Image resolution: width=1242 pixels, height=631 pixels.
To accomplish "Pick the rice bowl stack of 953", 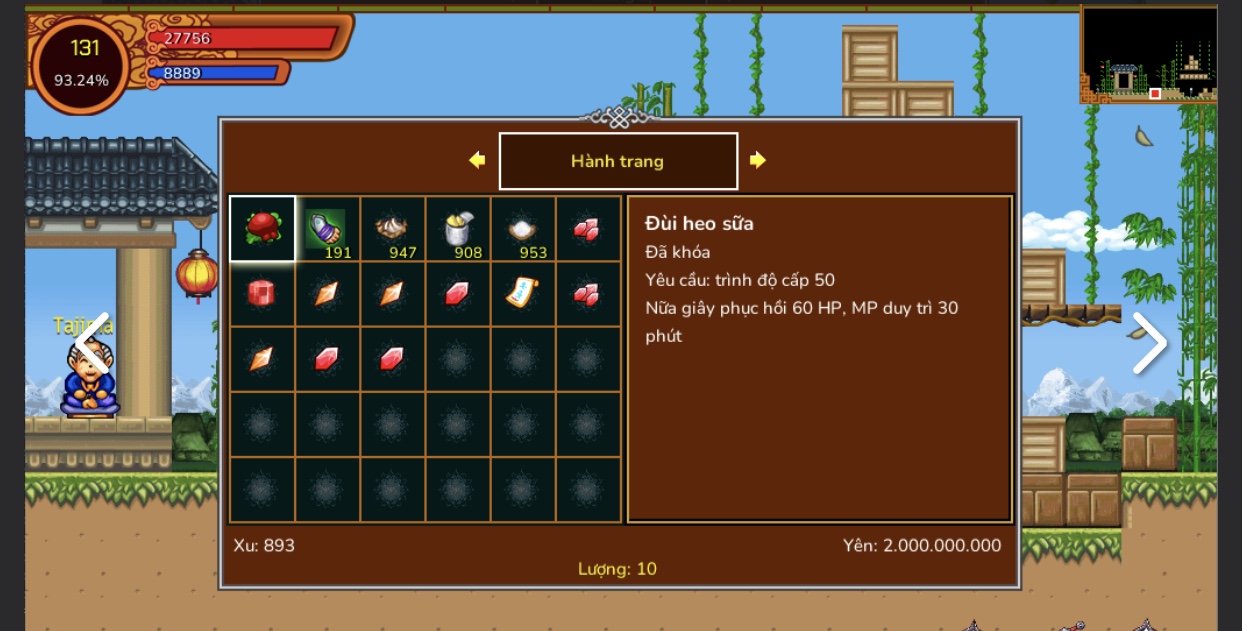I will pos(522,229).
